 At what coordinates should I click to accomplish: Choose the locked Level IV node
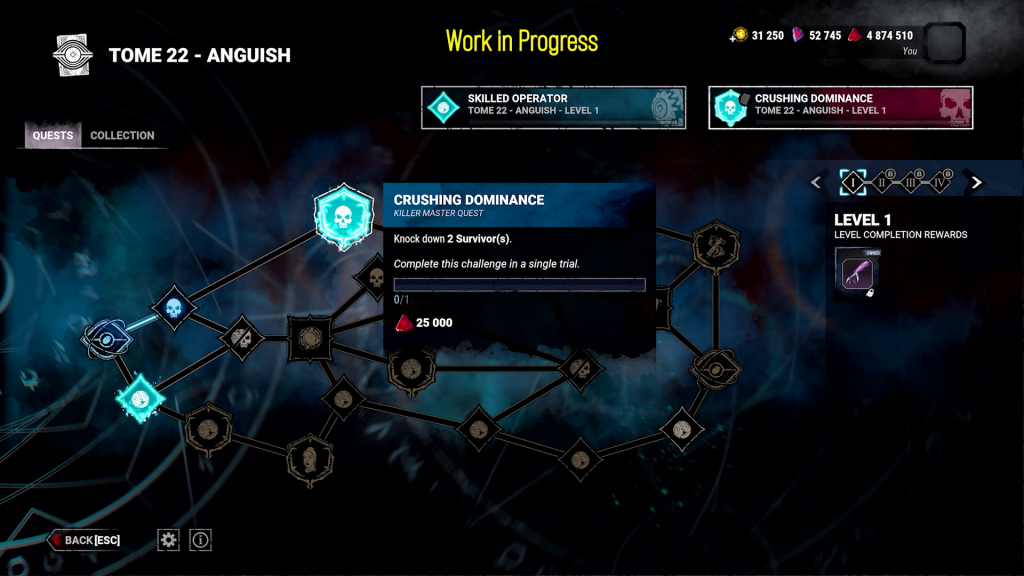940,182
